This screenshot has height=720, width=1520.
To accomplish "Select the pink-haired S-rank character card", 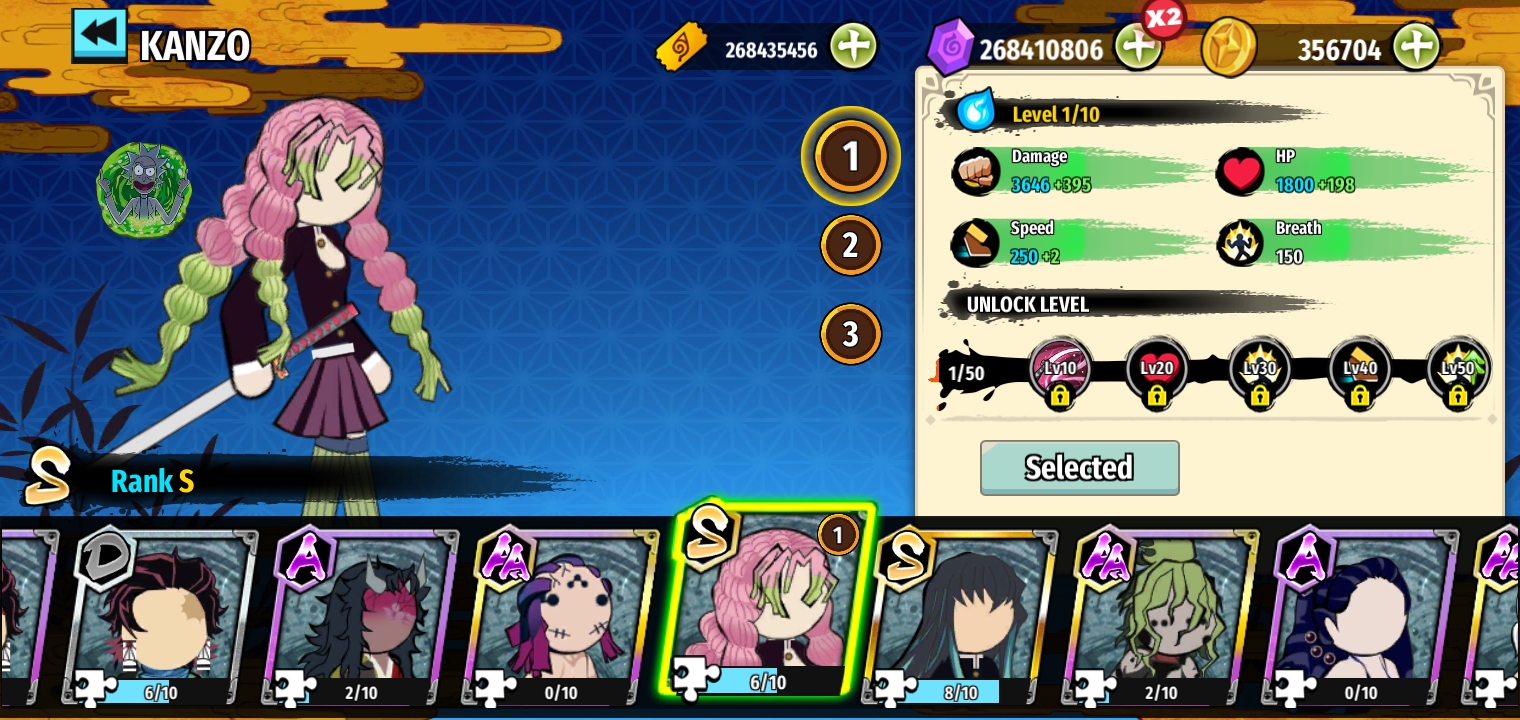I will (765, 605).
